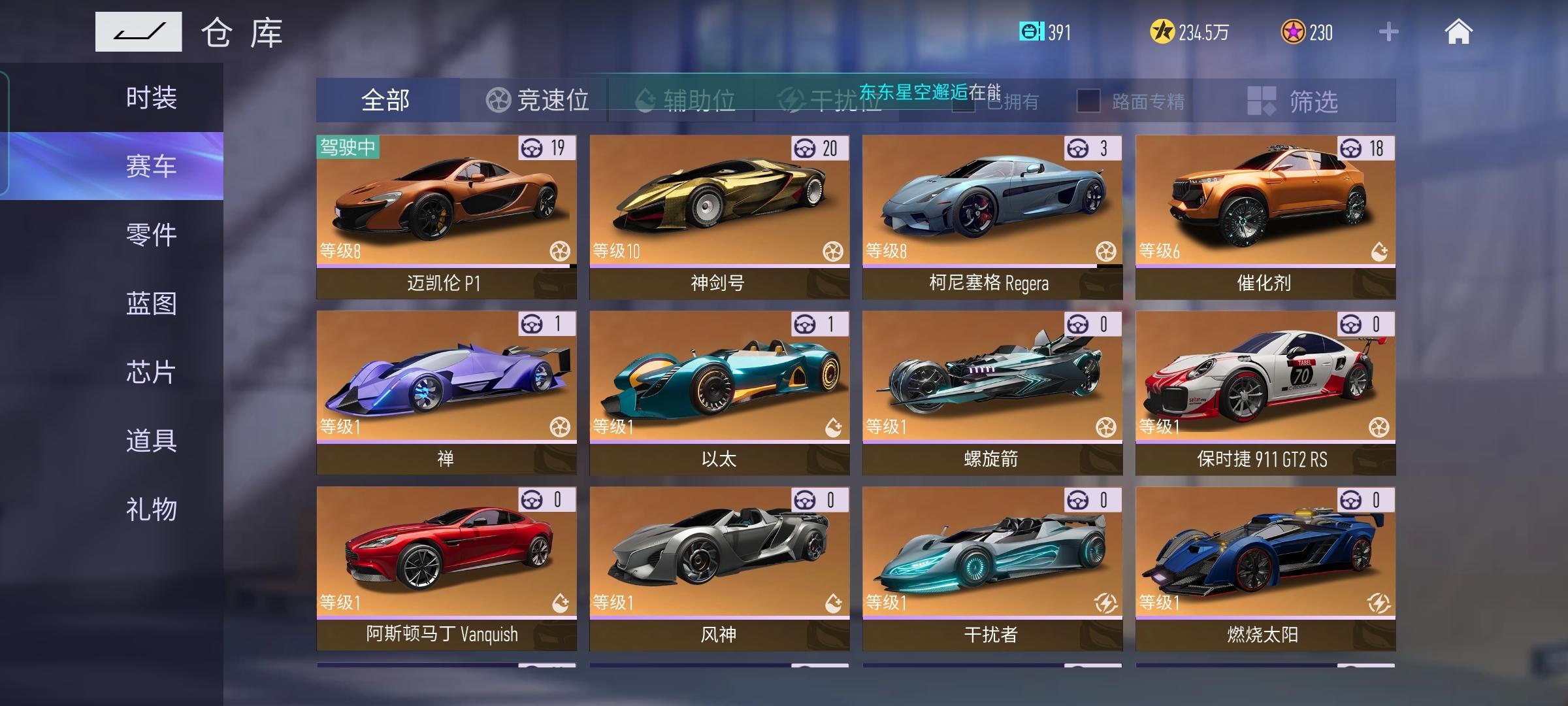This screenshot has height=706, width=1568.
Task: Open currency top-up via the plus icon
Action: [1389, 31]
